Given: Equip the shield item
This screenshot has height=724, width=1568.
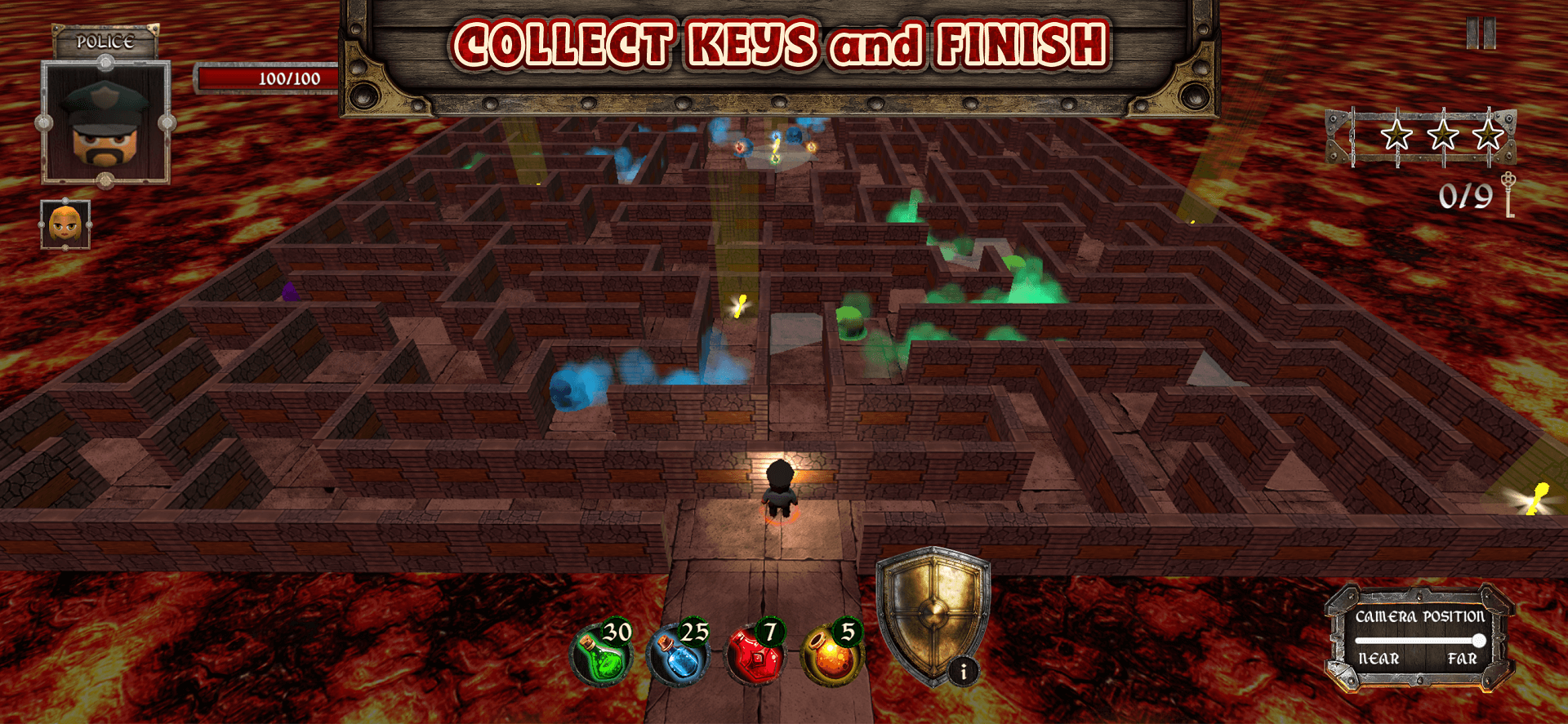Looking at the screenshot, I should tap(934, 612).
